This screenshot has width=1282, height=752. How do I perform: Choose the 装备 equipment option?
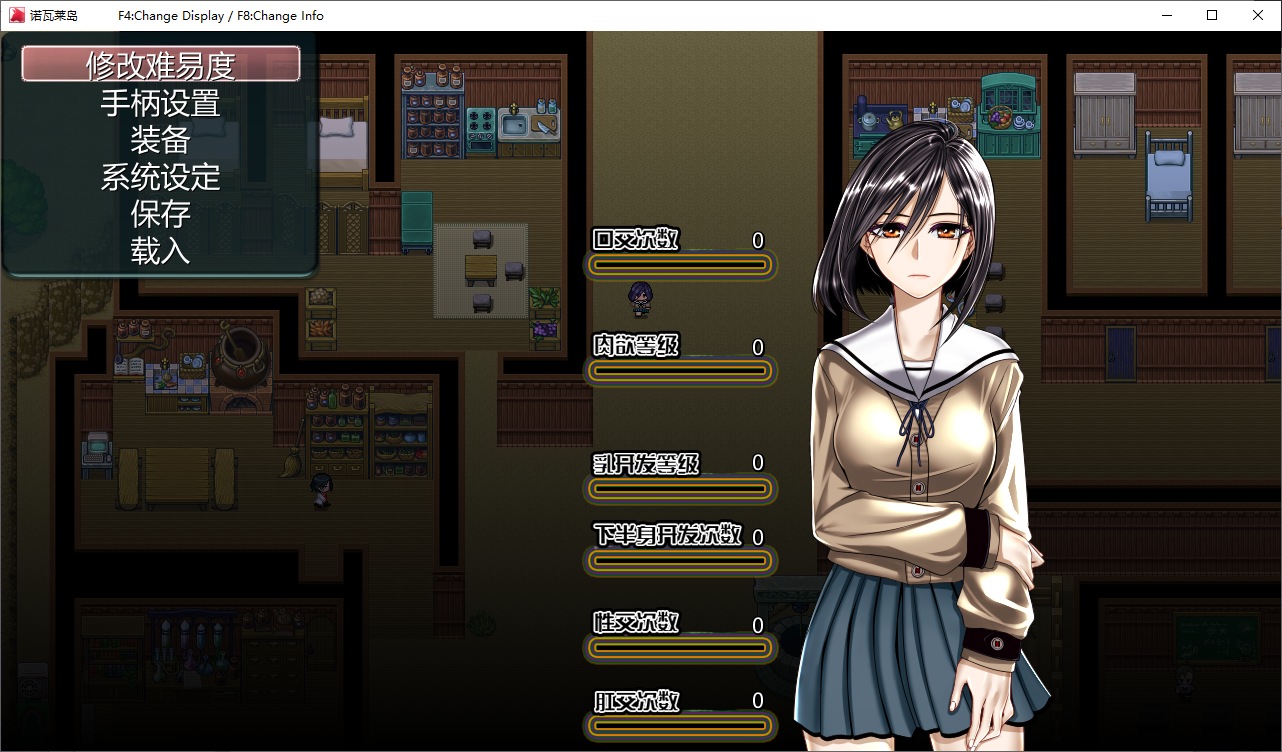(160, 140)
